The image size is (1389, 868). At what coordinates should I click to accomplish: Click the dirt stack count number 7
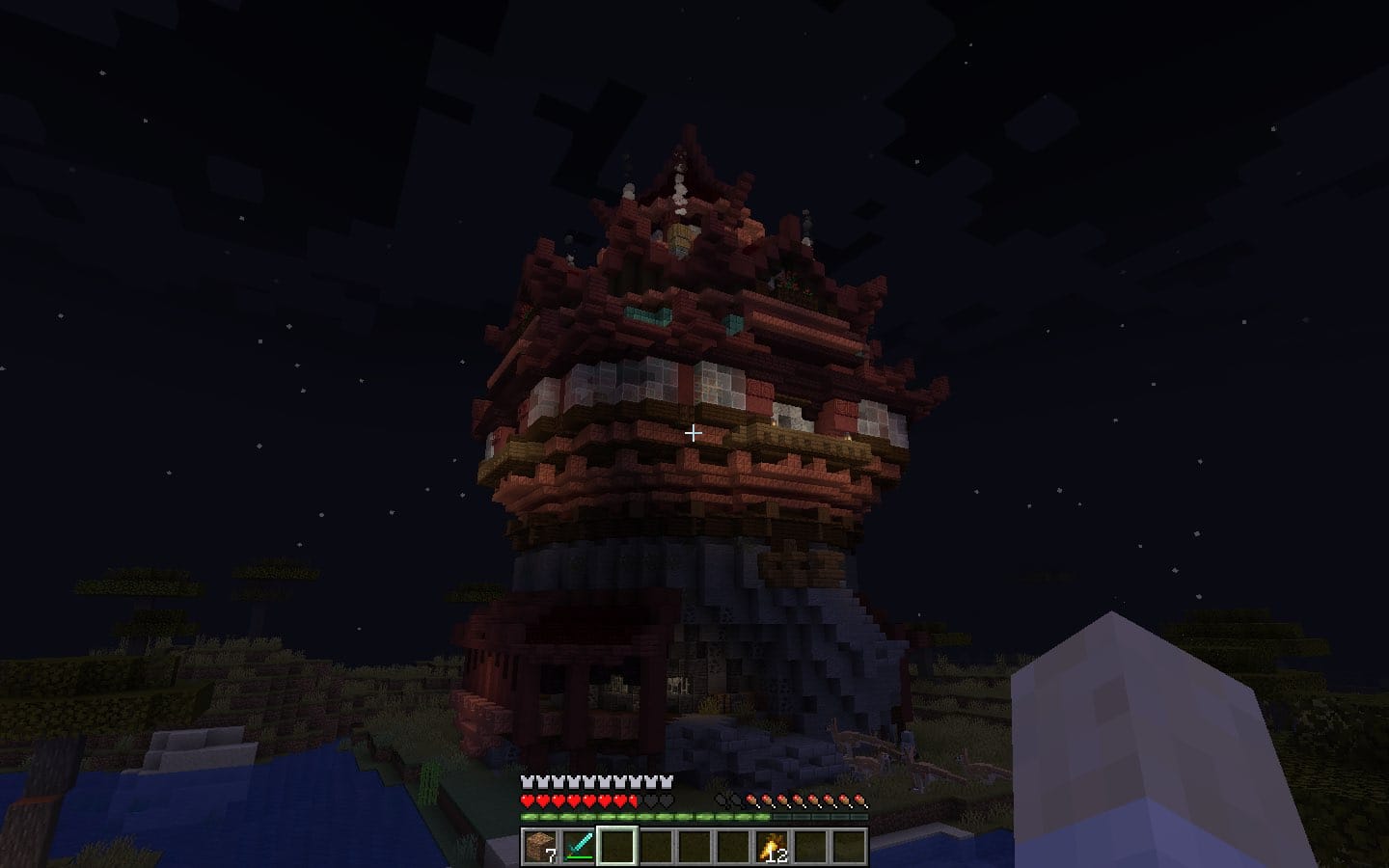tap(550, 853)
